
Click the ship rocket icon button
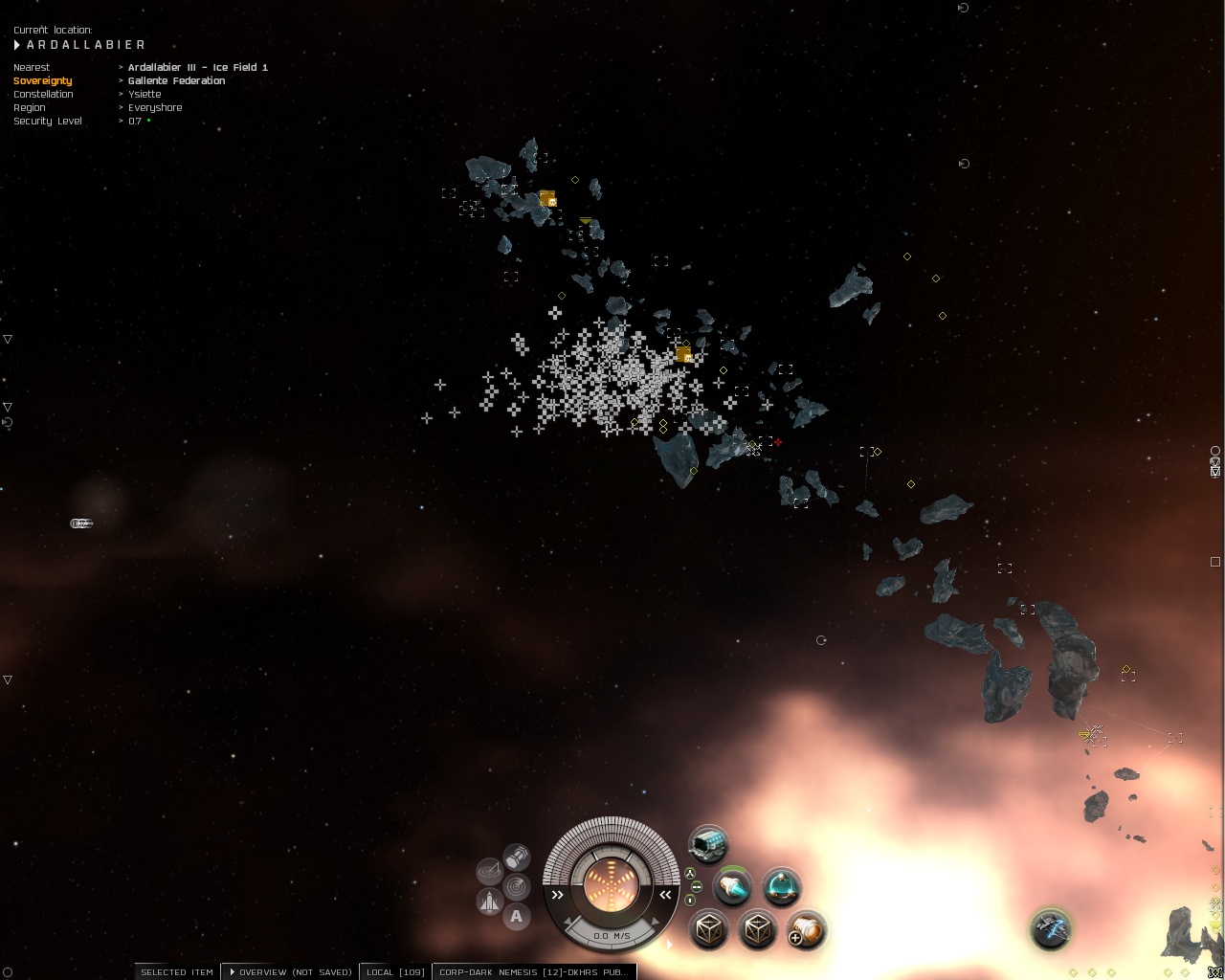(489, 902)
